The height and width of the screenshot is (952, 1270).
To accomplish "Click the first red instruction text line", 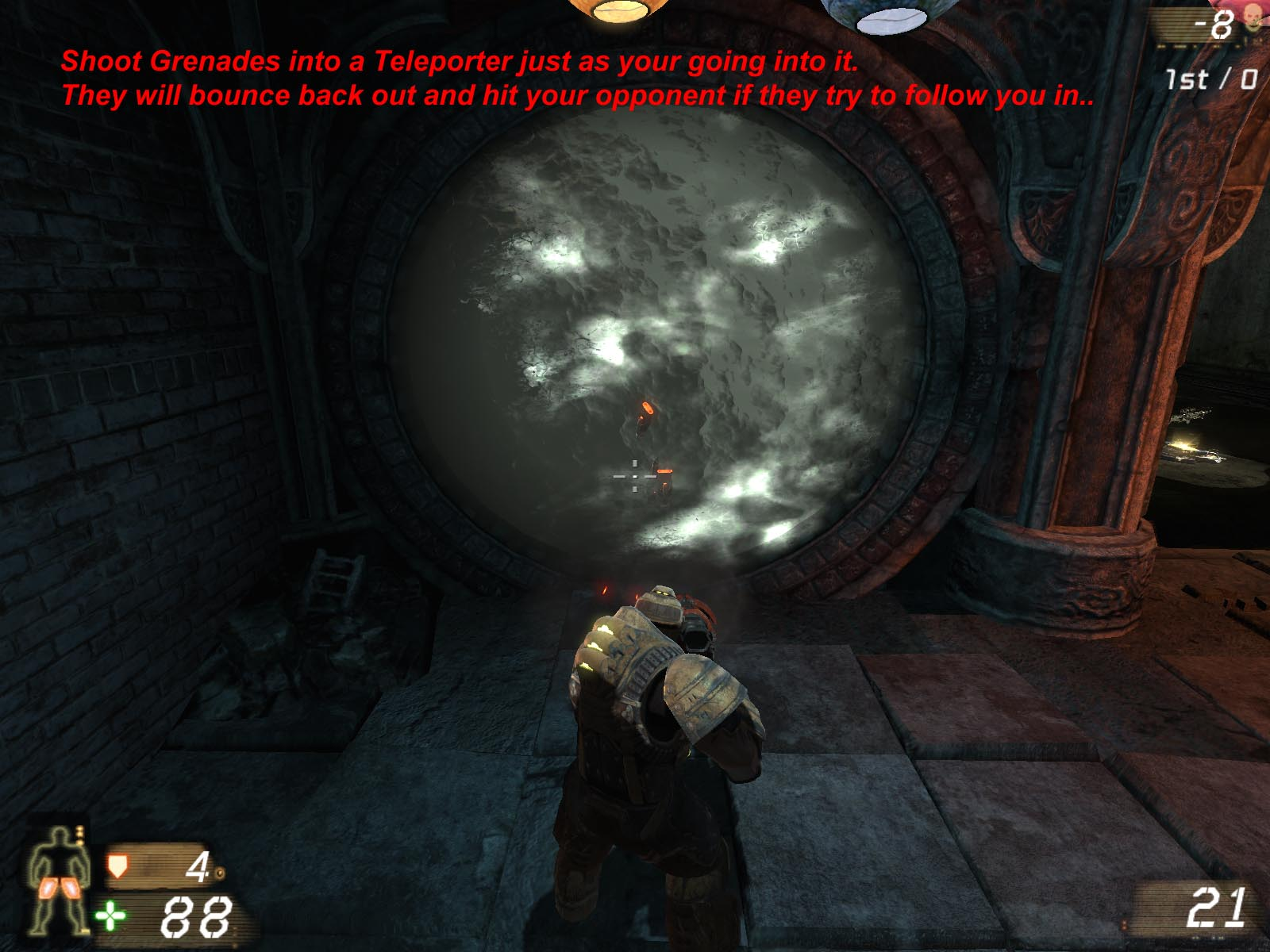I will coord(459,59).
